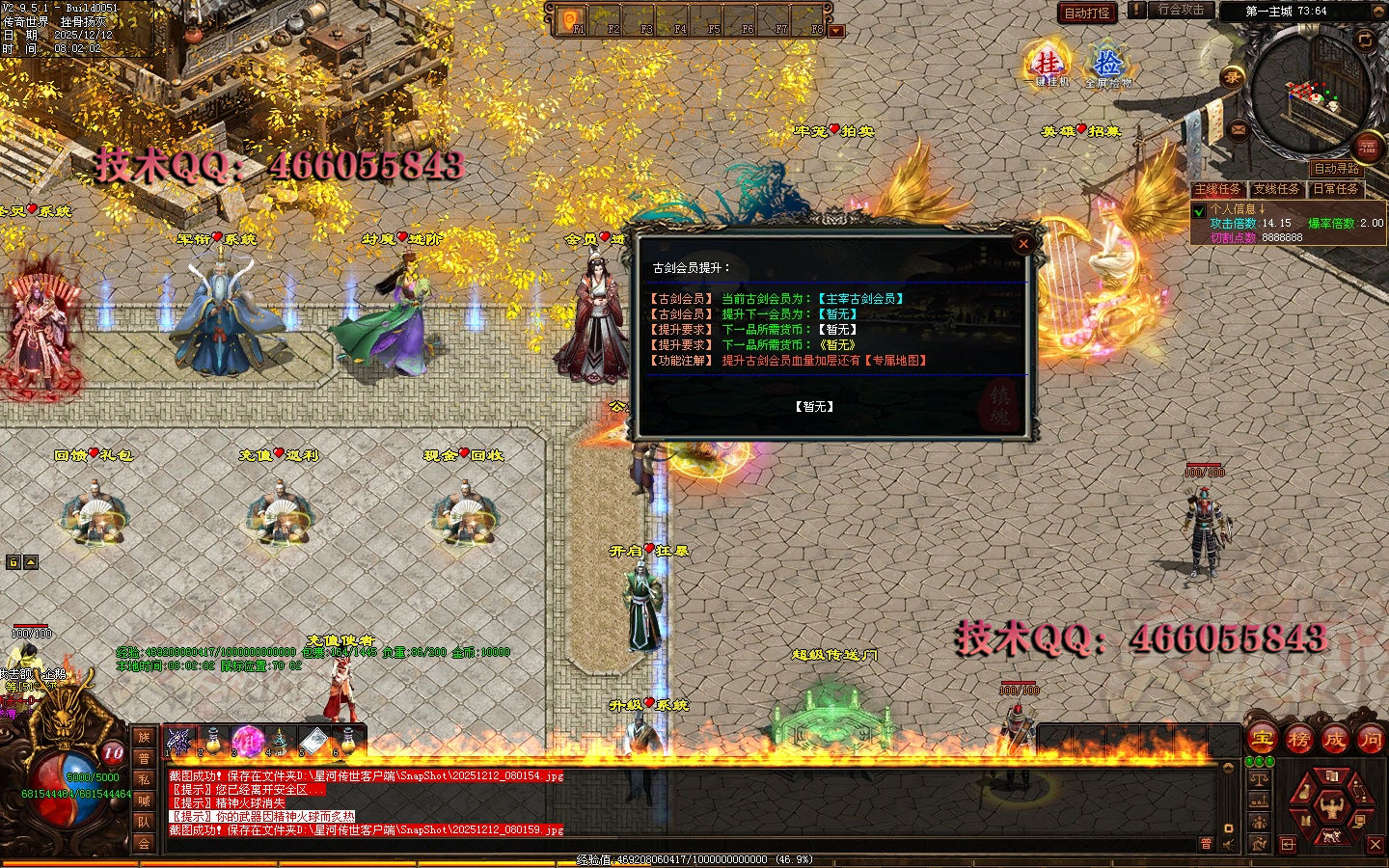Click the scales trade icon

point(1259,777)
